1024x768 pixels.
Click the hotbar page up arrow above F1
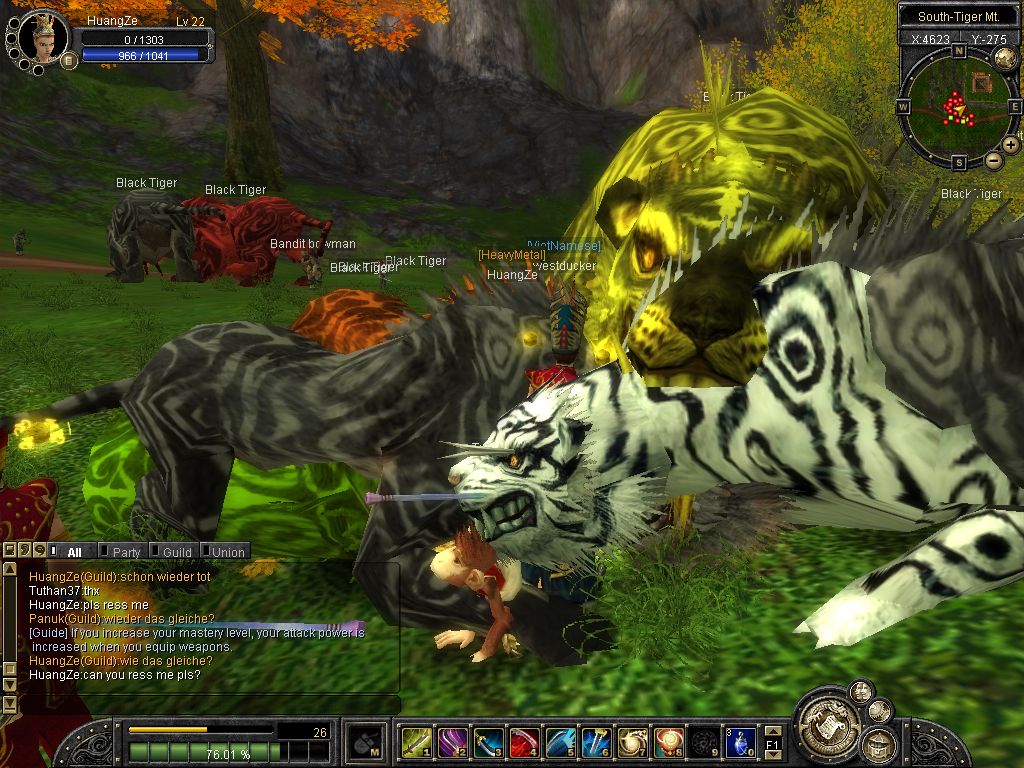coord(773,731)
